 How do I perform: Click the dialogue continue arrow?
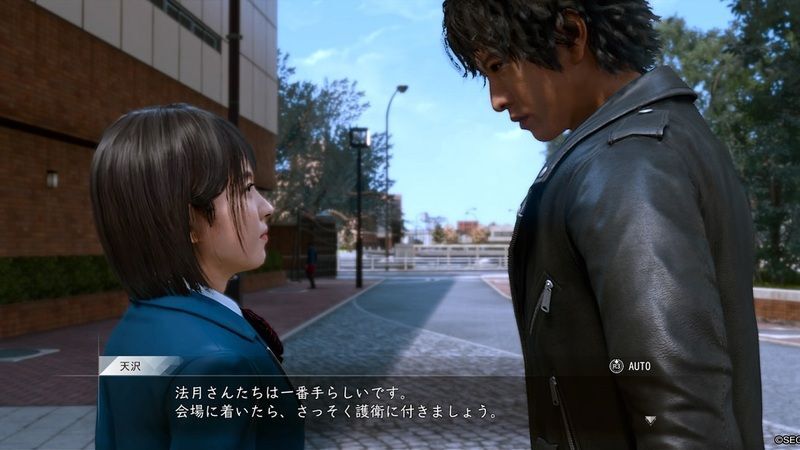coord(650,420)
